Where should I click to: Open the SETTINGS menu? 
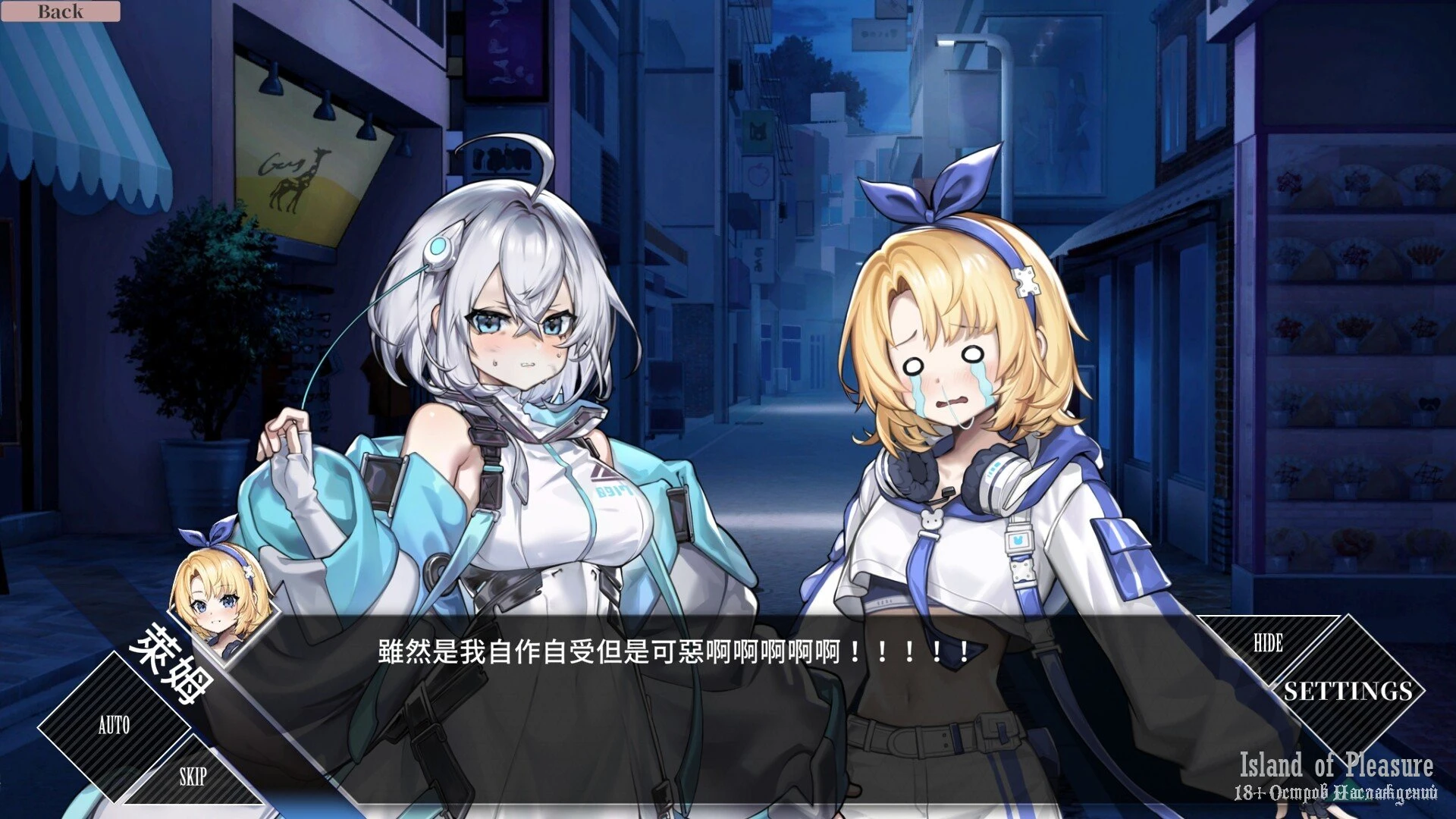point(1348,691)
